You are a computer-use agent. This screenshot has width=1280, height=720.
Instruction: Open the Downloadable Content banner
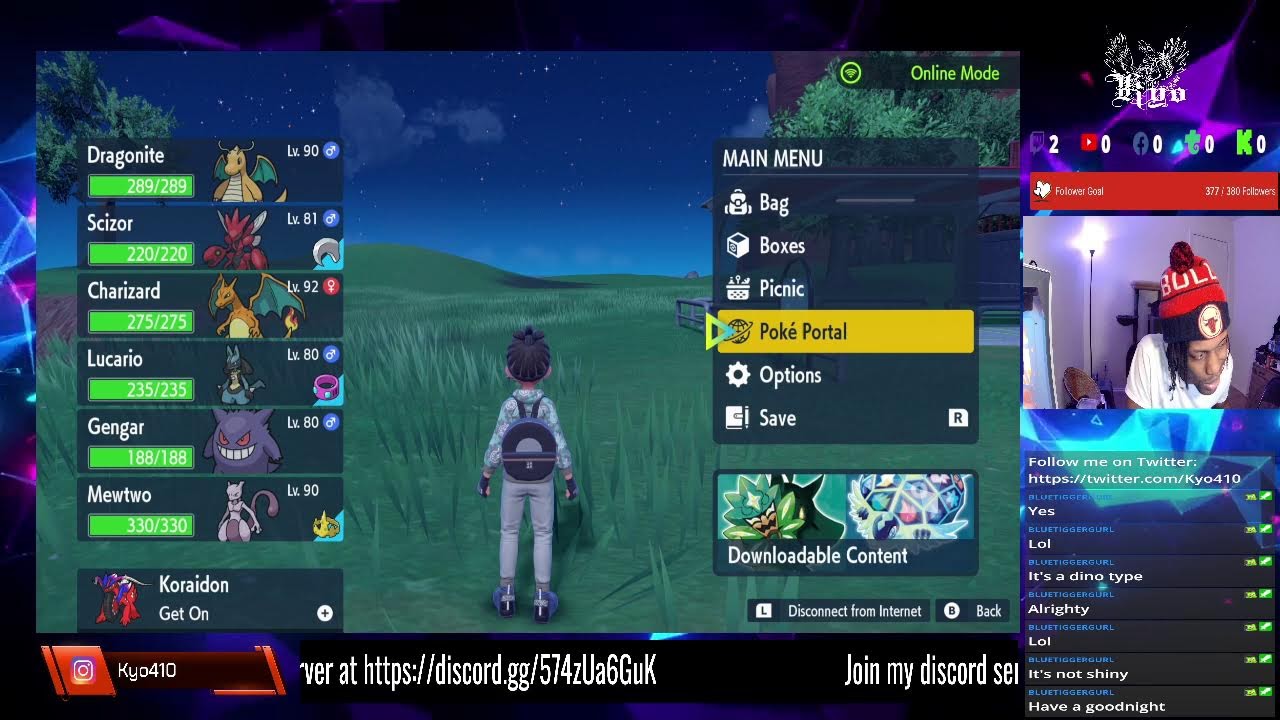pyautogui.click(x=845, y=522)
